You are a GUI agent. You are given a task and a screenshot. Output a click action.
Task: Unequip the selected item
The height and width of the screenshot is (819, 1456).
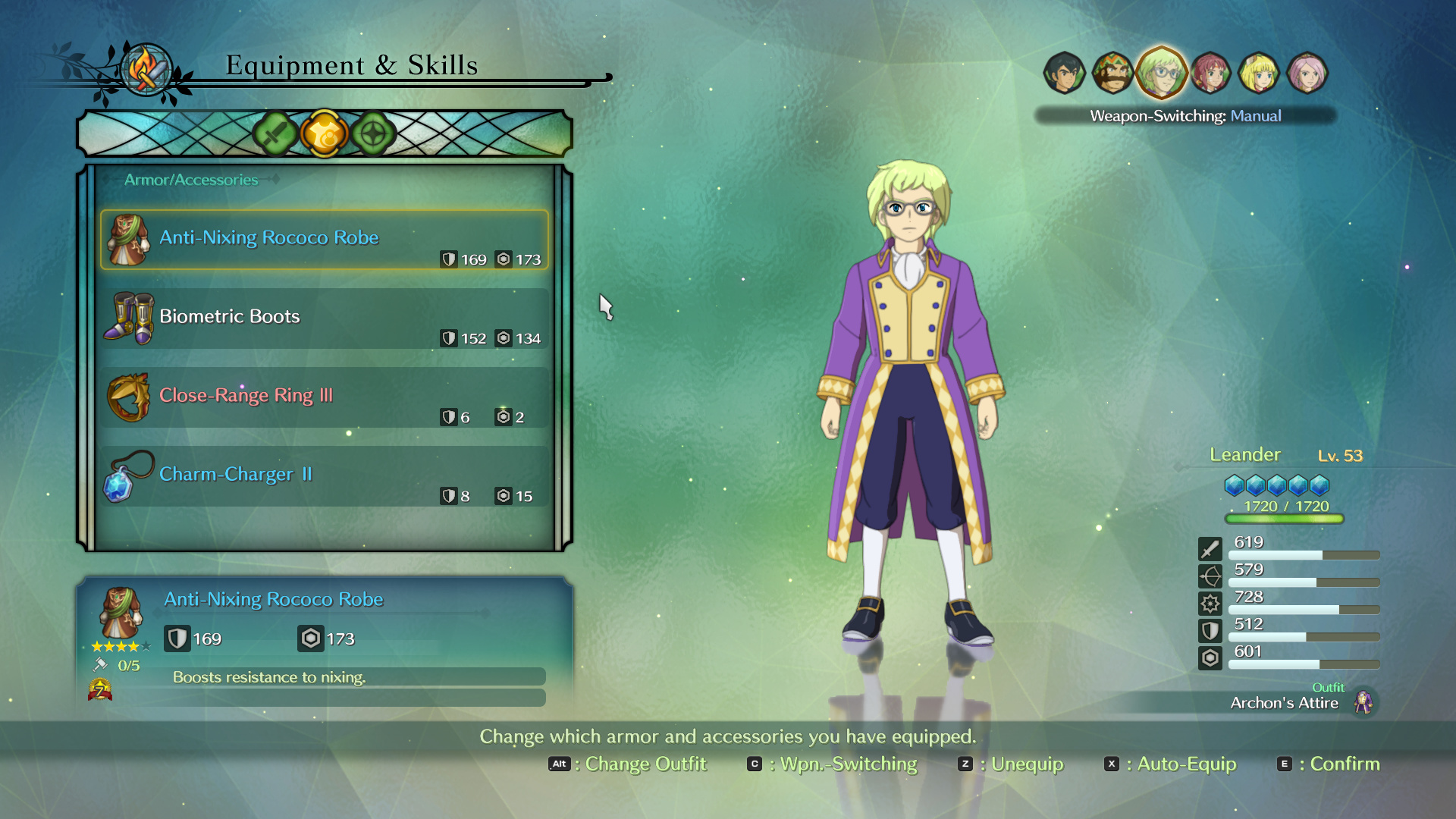[x=1012, y=764]
